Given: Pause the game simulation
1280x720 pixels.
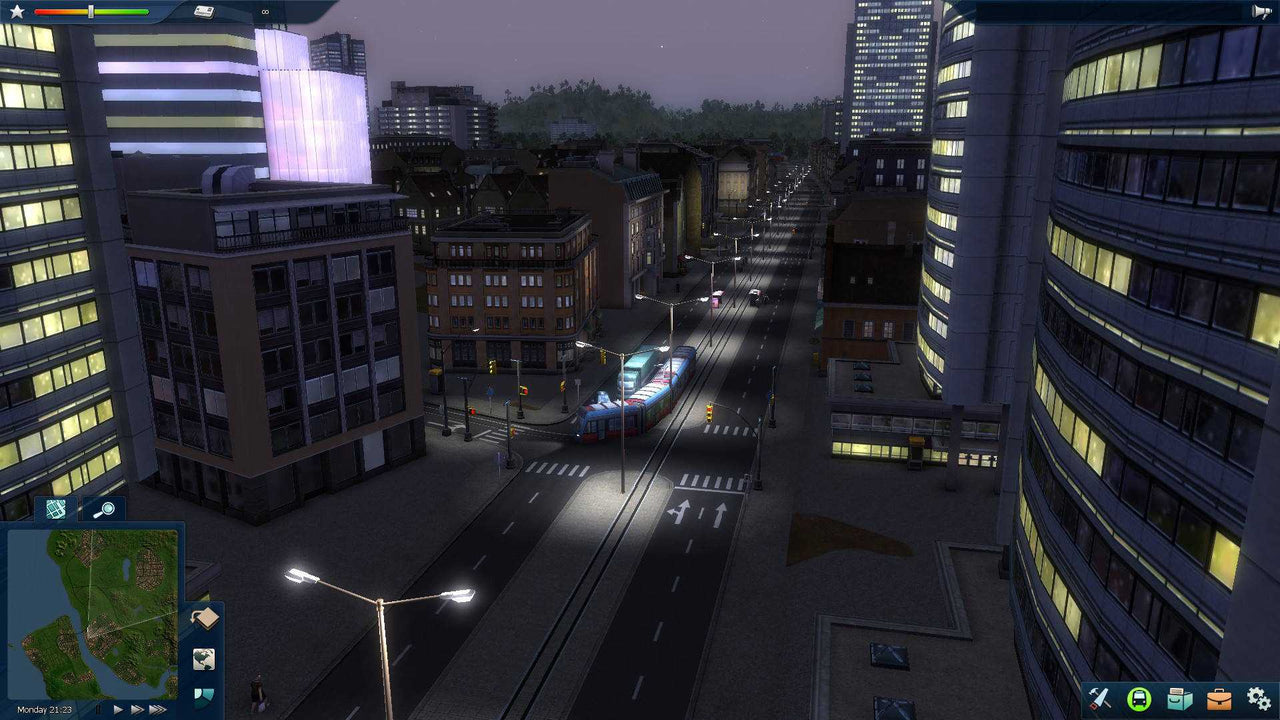Looking at the screenshot, I should tap(98, 709).
